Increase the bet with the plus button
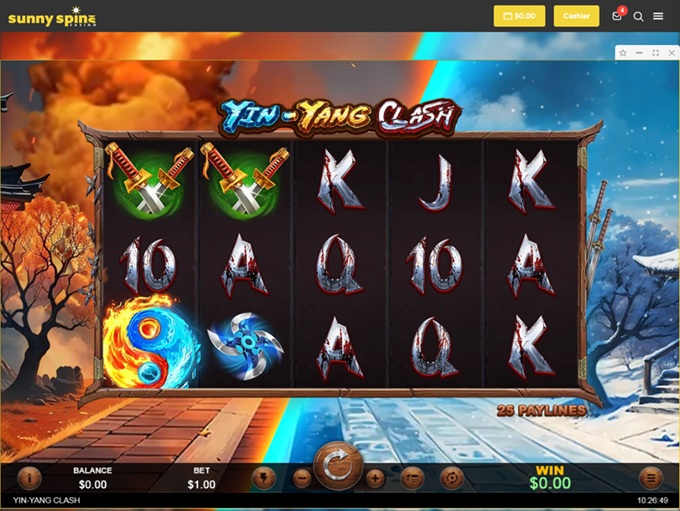The image size is (680, 511). (x=375, y=478)
